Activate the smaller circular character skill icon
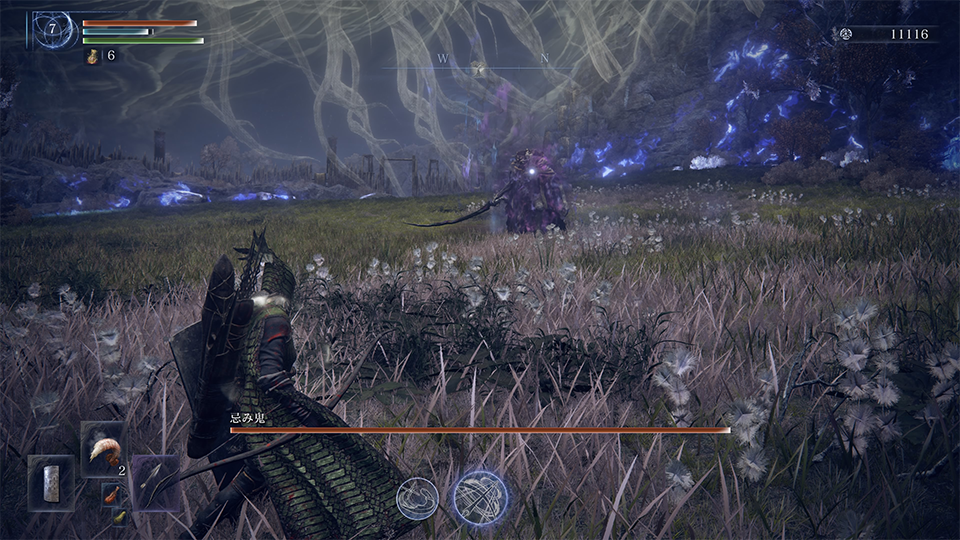This screenshot has height=540, width=960. click(x=417, y=497)
